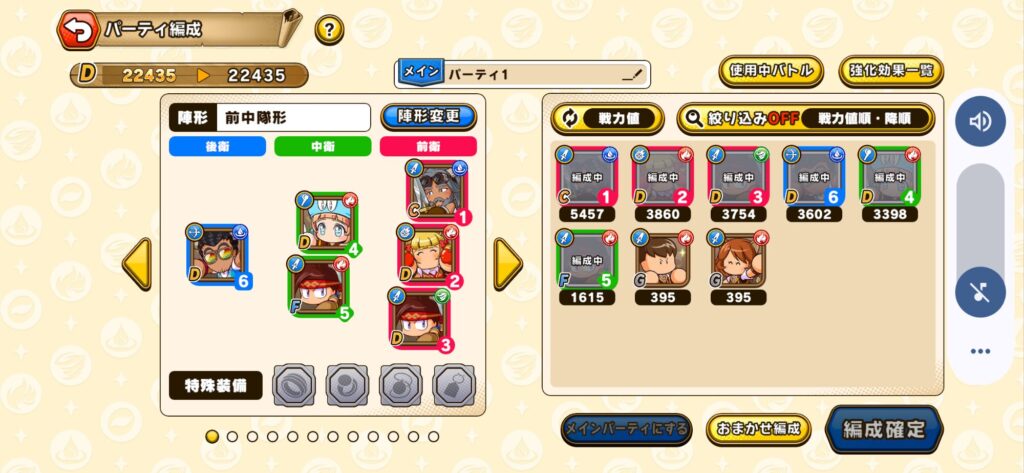Confirm the party with 編成確定
The image size is (1024, 473).
pos(884,429)
